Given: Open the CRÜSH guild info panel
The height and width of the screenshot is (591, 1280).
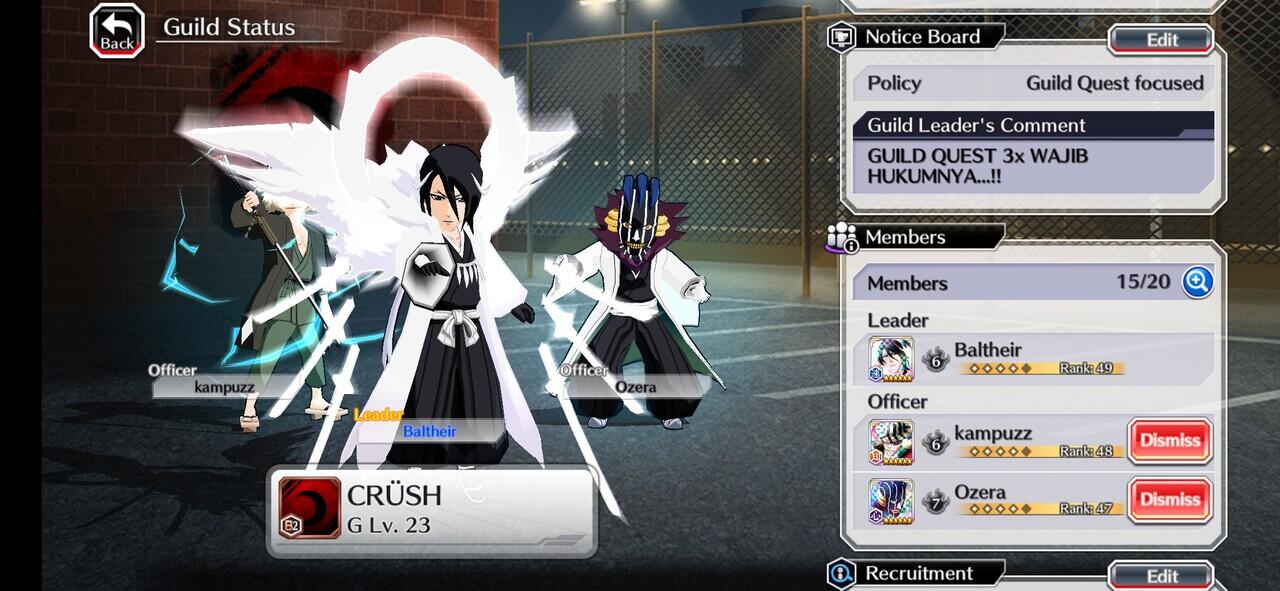Looking at the screenshot, I should 432,510.
